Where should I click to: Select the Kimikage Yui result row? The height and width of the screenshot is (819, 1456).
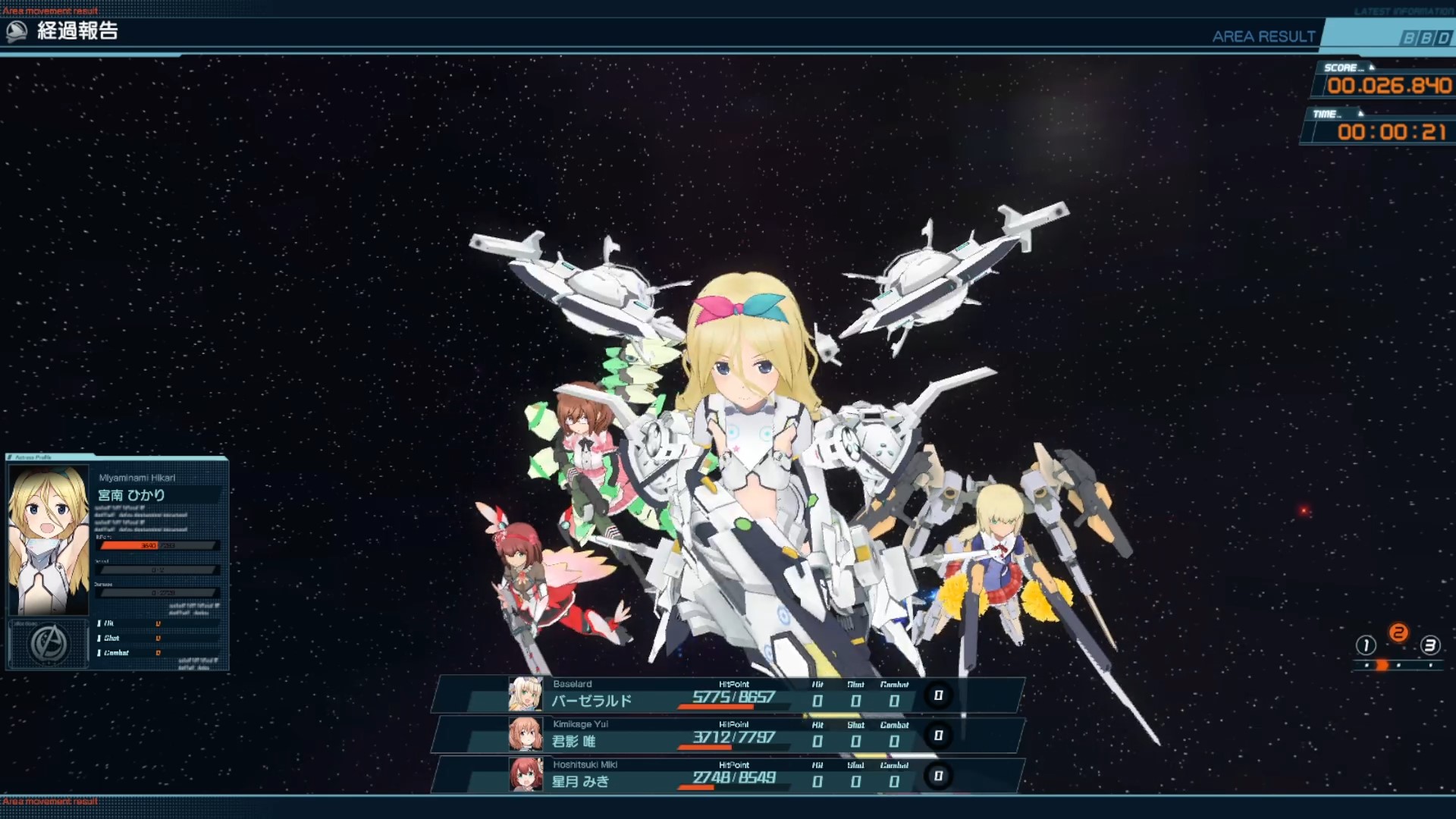[728, 735]
